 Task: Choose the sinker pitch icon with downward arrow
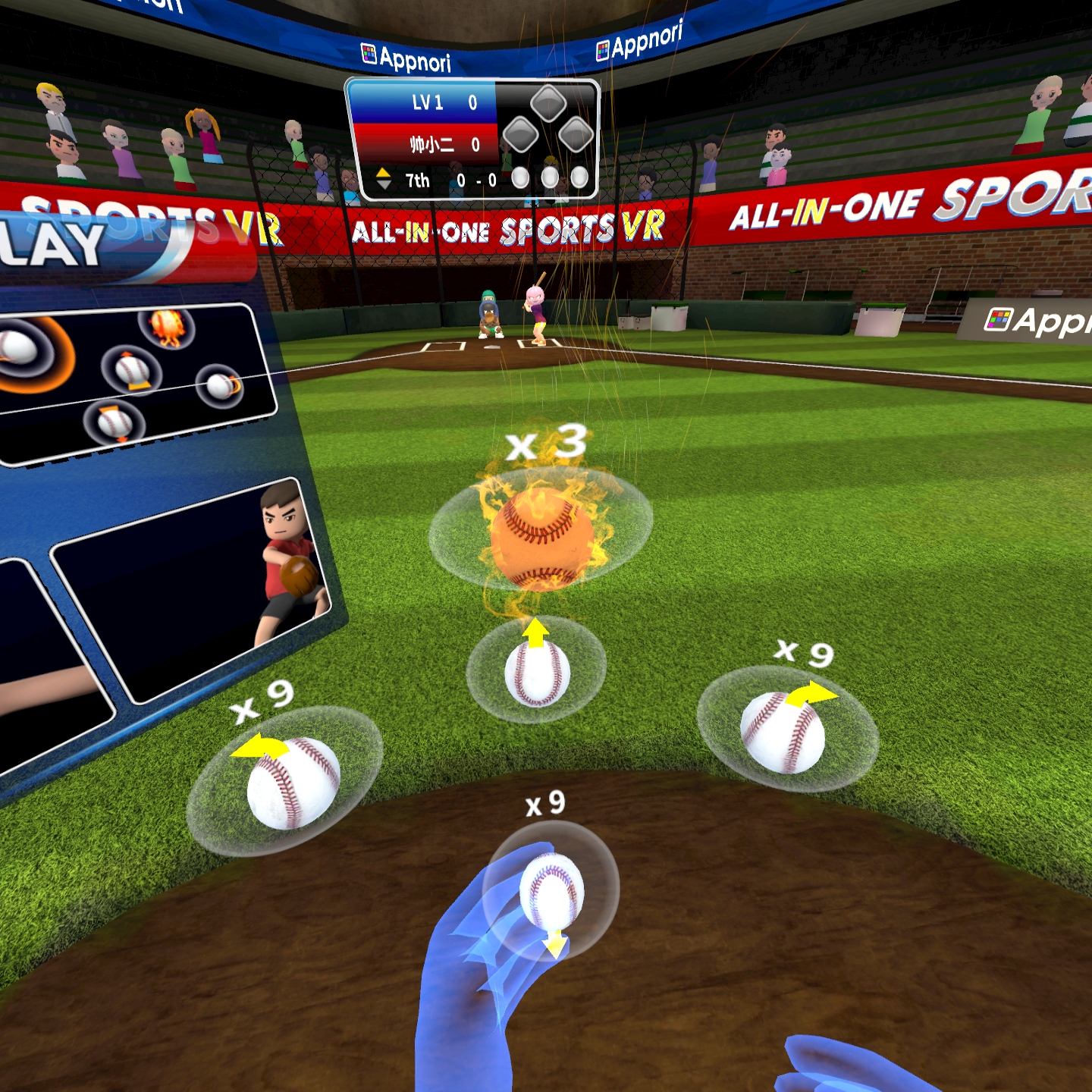pos(114,423)
